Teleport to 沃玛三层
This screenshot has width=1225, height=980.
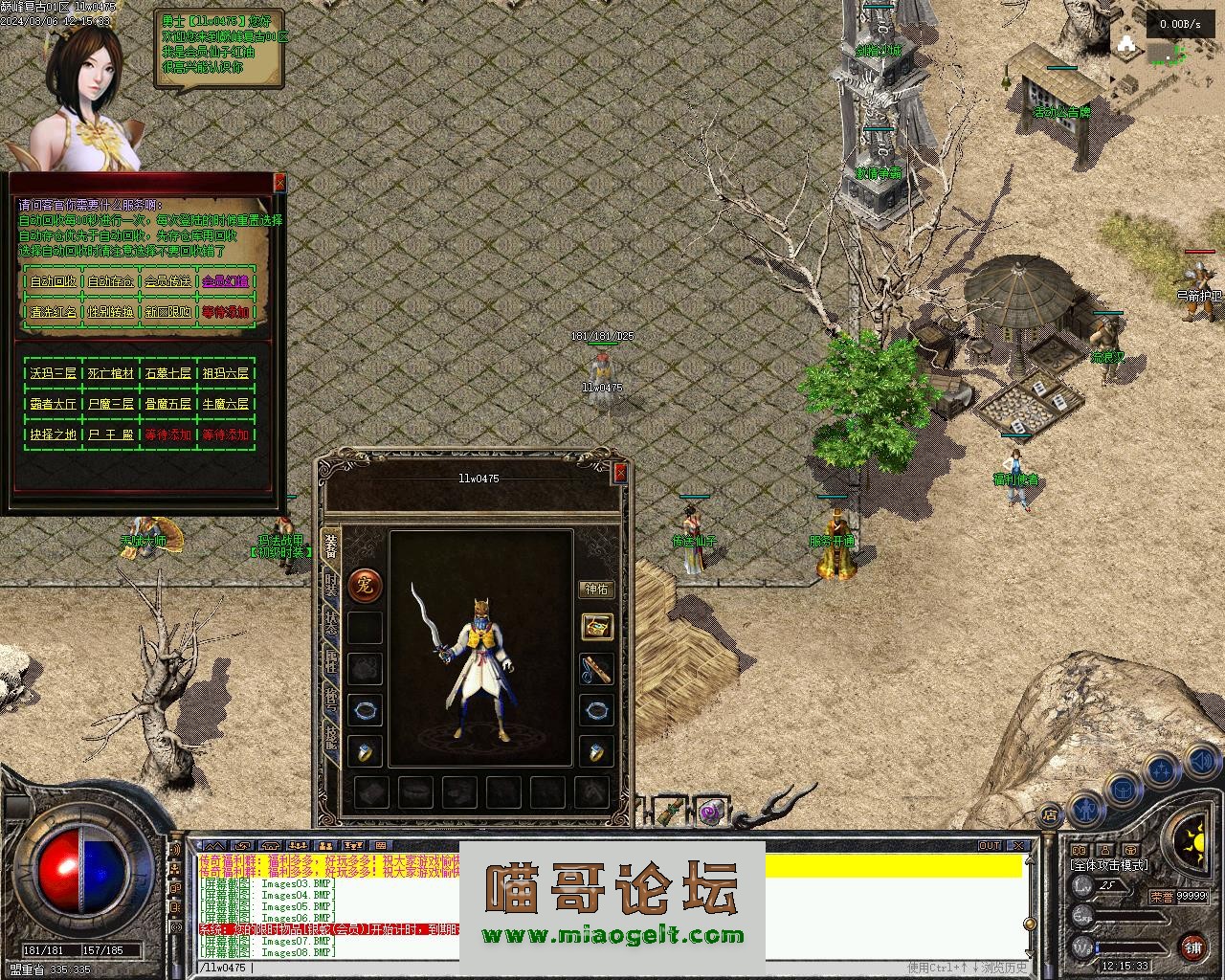[54, 373]
